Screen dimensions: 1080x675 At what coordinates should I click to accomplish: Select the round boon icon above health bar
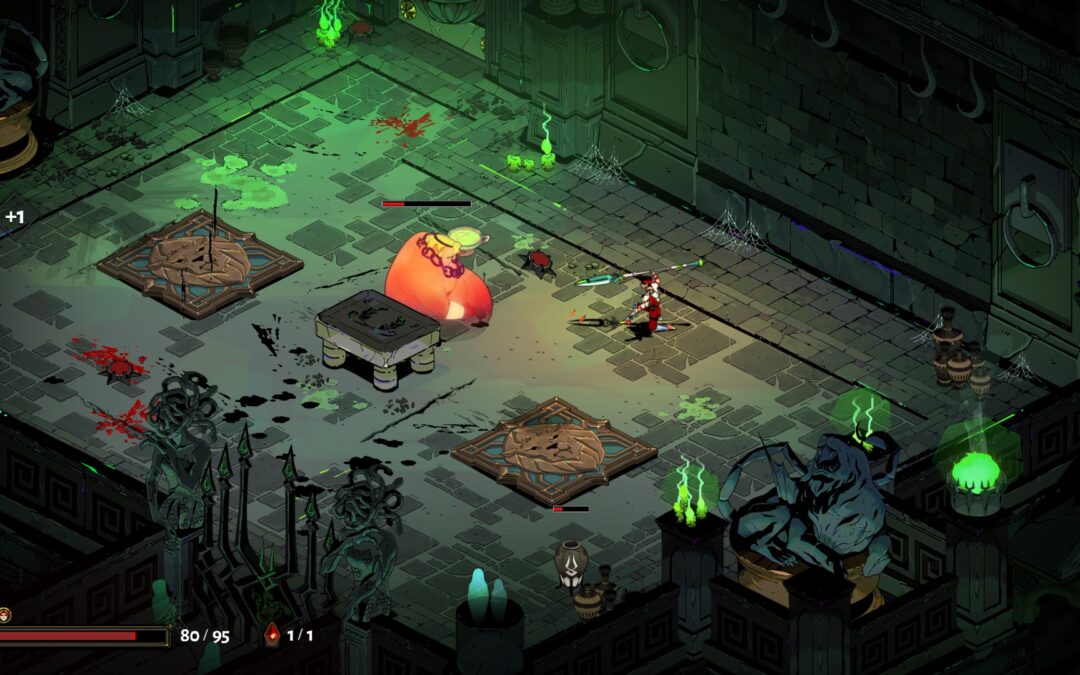4,614
